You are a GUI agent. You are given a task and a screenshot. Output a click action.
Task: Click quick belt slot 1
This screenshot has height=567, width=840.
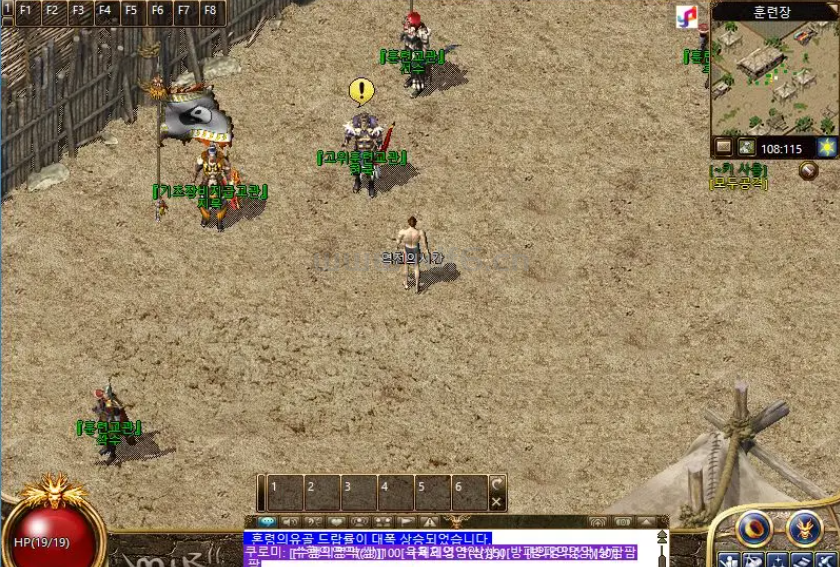285,493
